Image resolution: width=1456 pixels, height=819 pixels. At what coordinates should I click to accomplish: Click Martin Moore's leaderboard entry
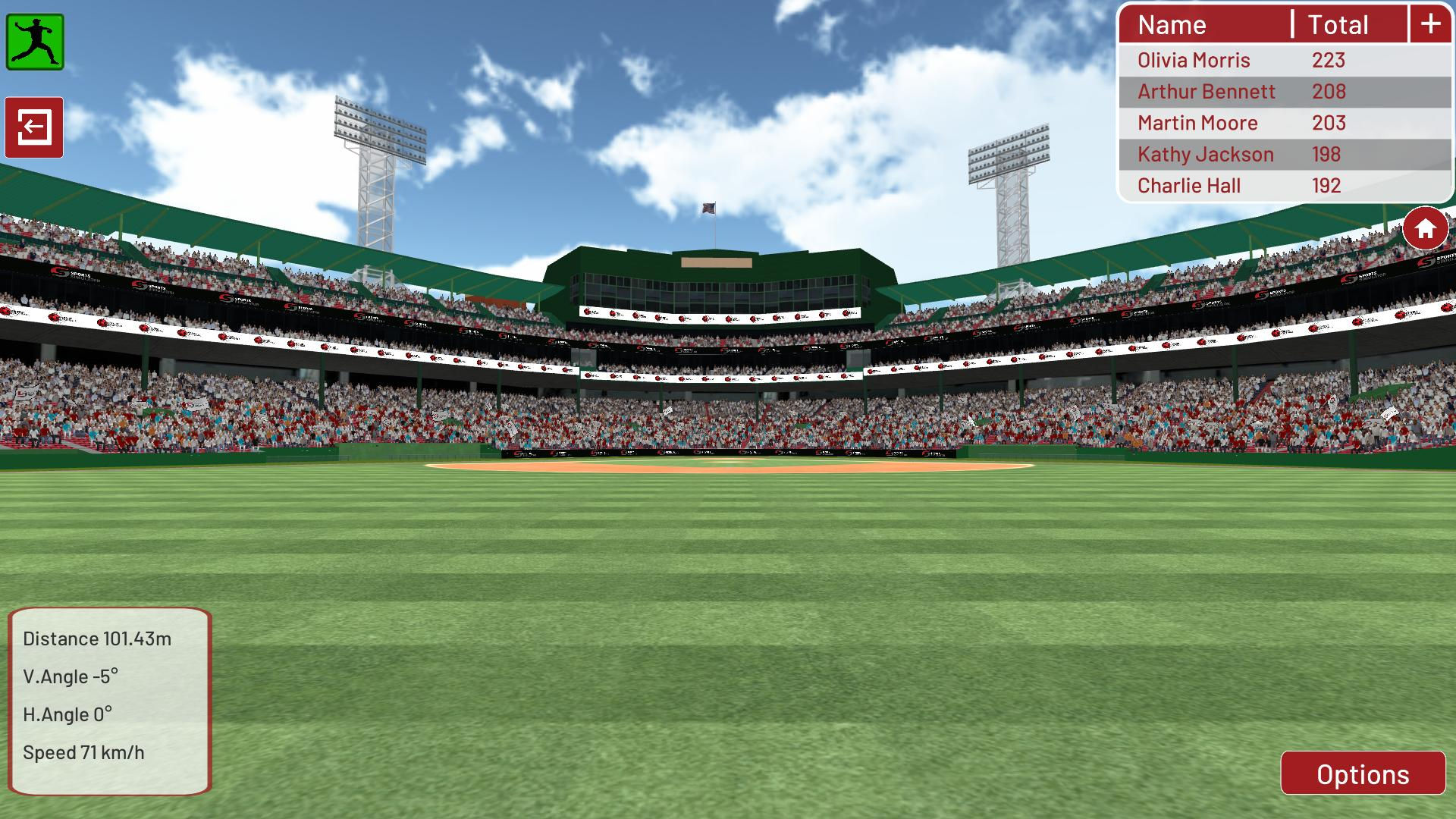pos(1197,123)
